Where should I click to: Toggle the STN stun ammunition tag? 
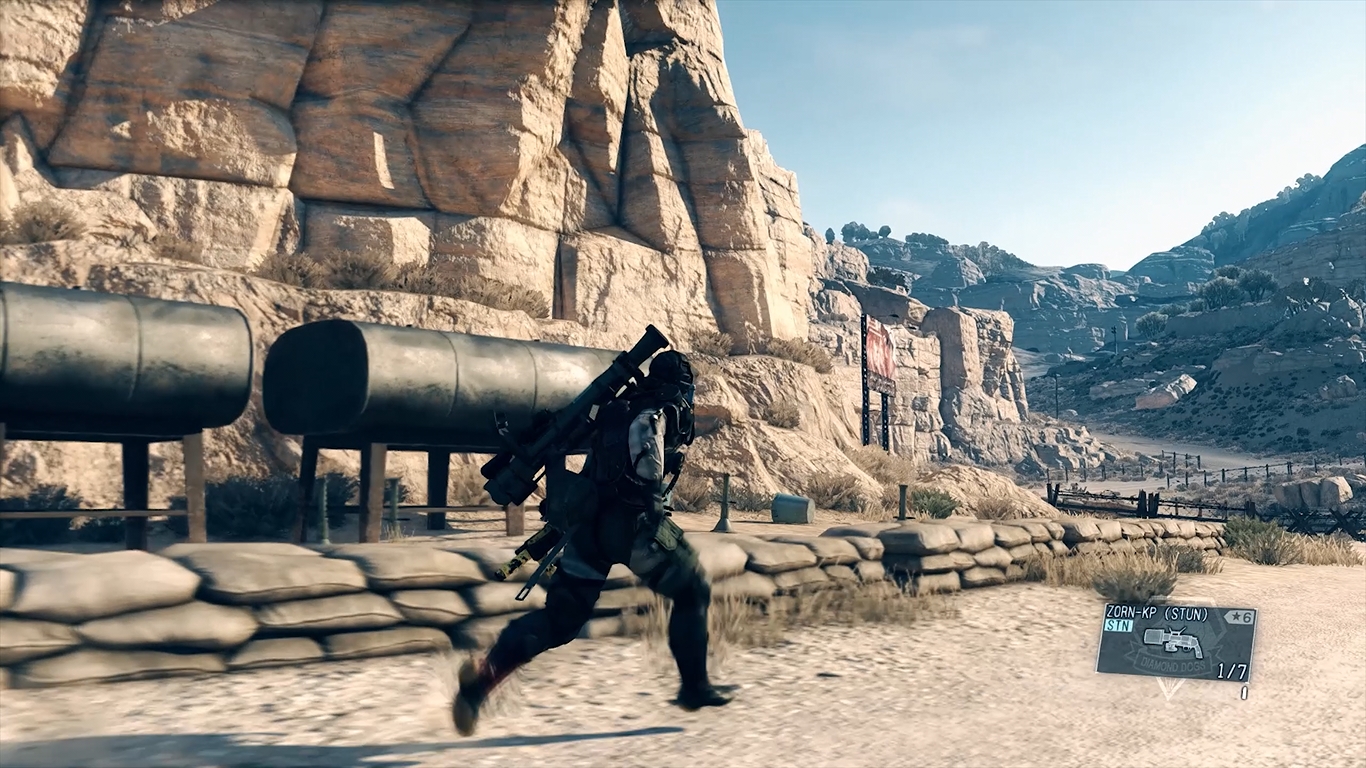click(x=1117, y=623)
